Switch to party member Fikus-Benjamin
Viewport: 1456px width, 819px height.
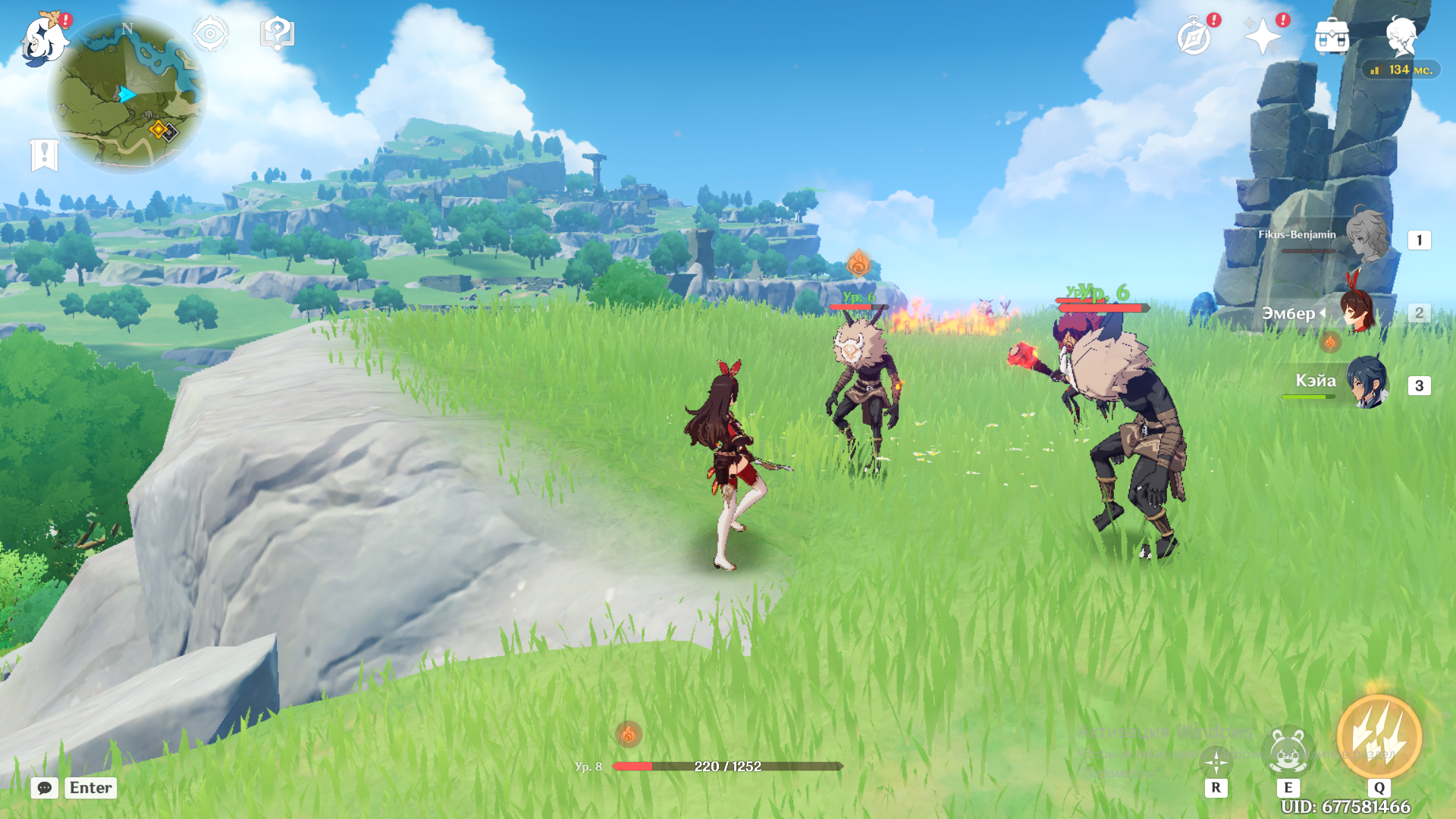1365,237
